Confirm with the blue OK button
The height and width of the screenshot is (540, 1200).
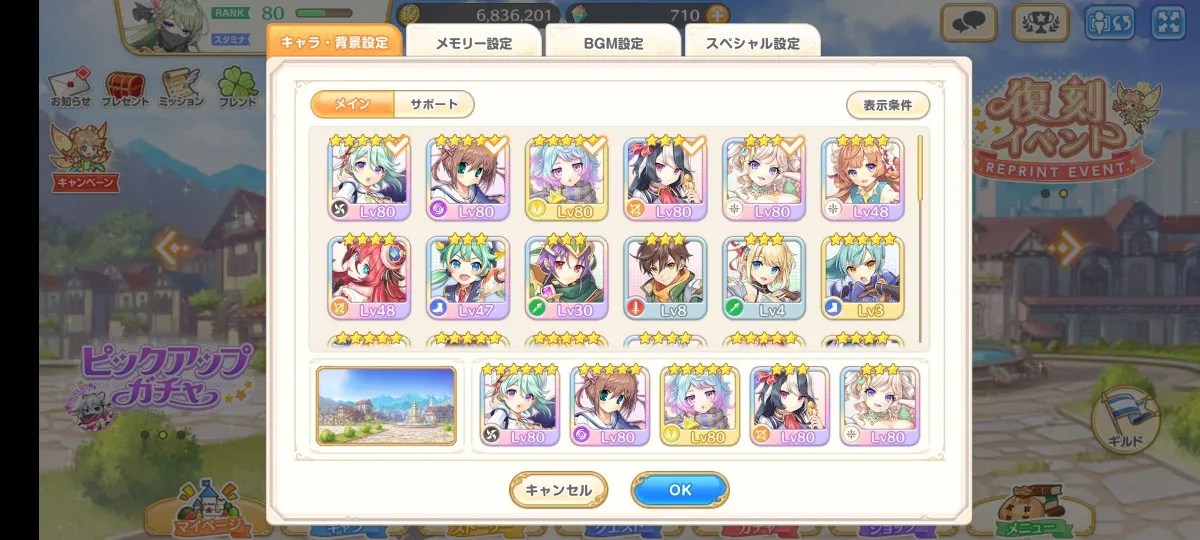679,490
